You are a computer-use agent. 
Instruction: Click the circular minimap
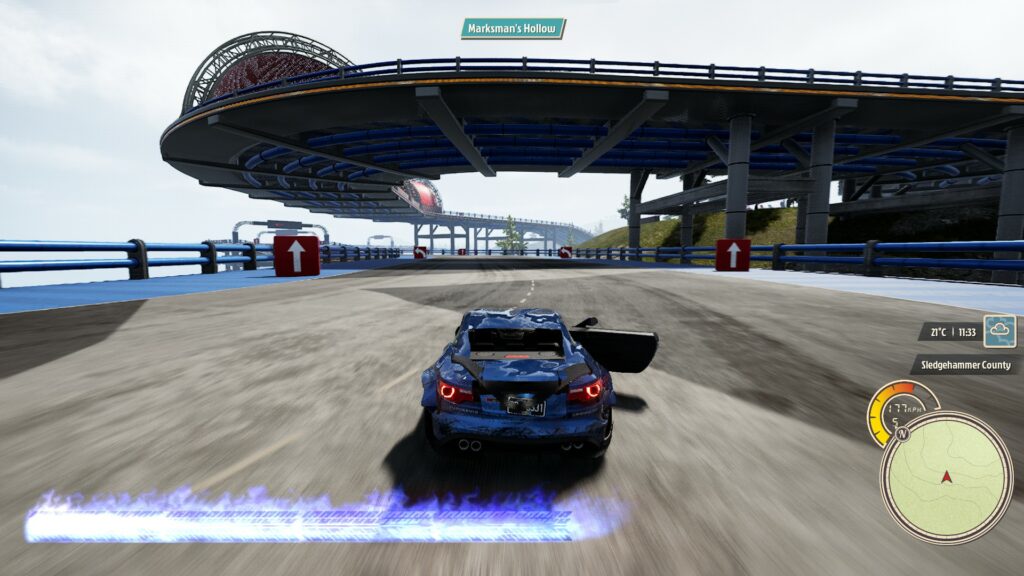[946, 478]
